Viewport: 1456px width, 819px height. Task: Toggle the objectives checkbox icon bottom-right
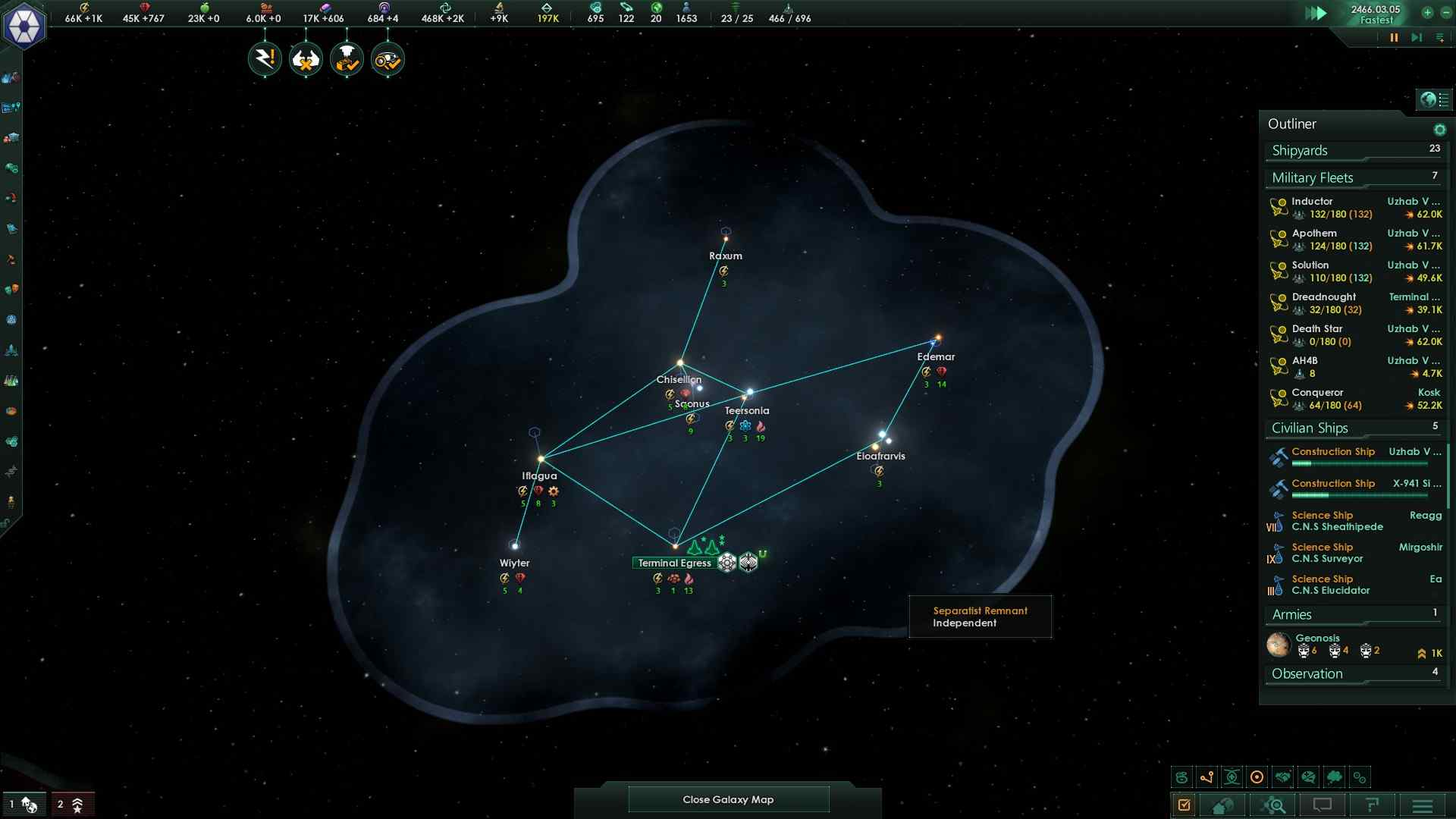[x=1185, y=805]
